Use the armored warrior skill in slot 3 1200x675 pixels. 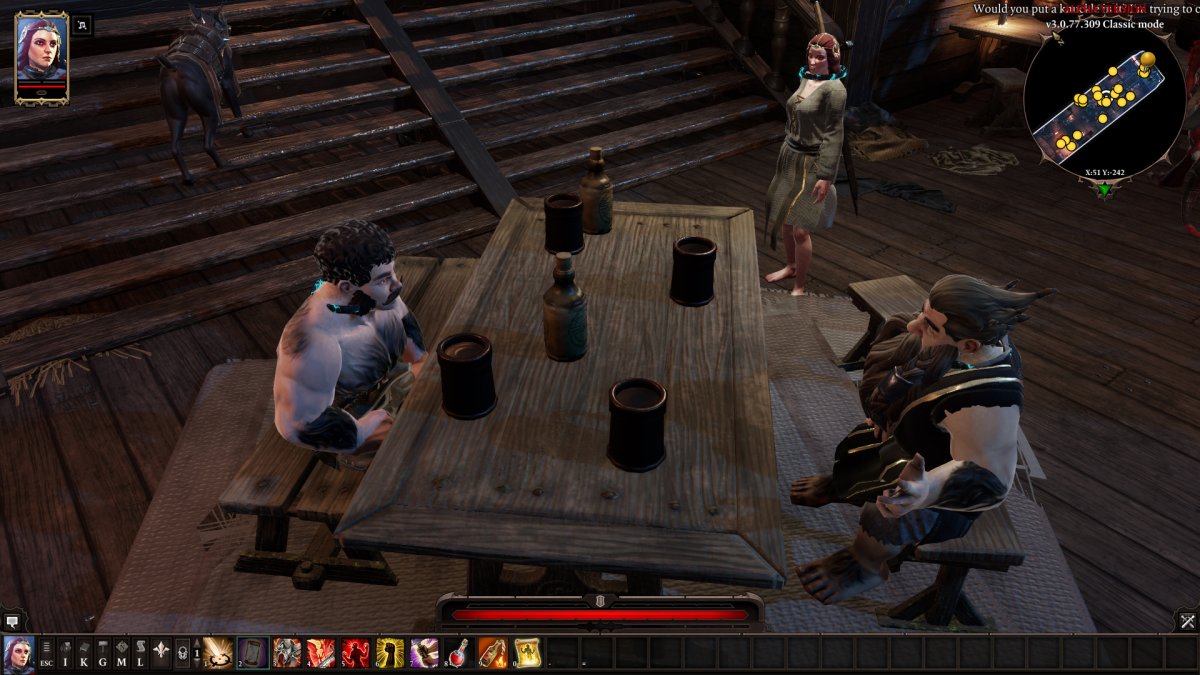pos(287,653)
